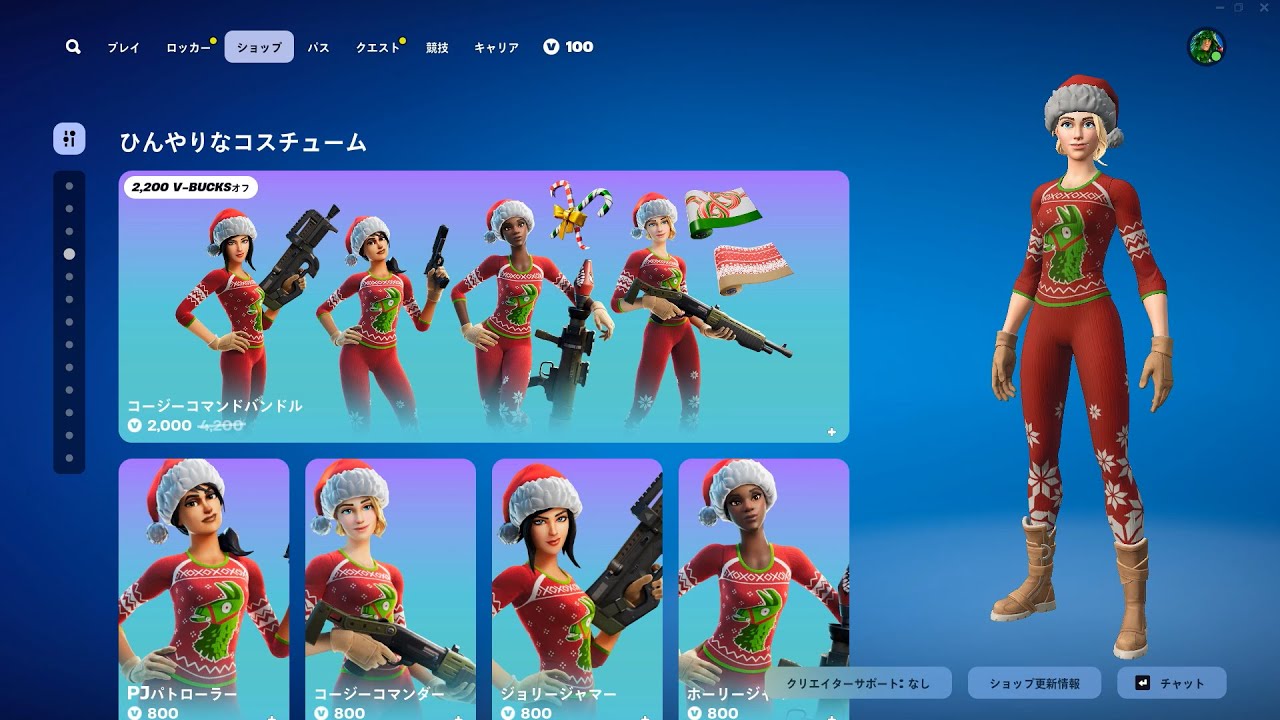View the ジョリージャマー outfit tile
Image resolution: width=1280 pixels, height=720 pixels.
click(x=577, y=589)
